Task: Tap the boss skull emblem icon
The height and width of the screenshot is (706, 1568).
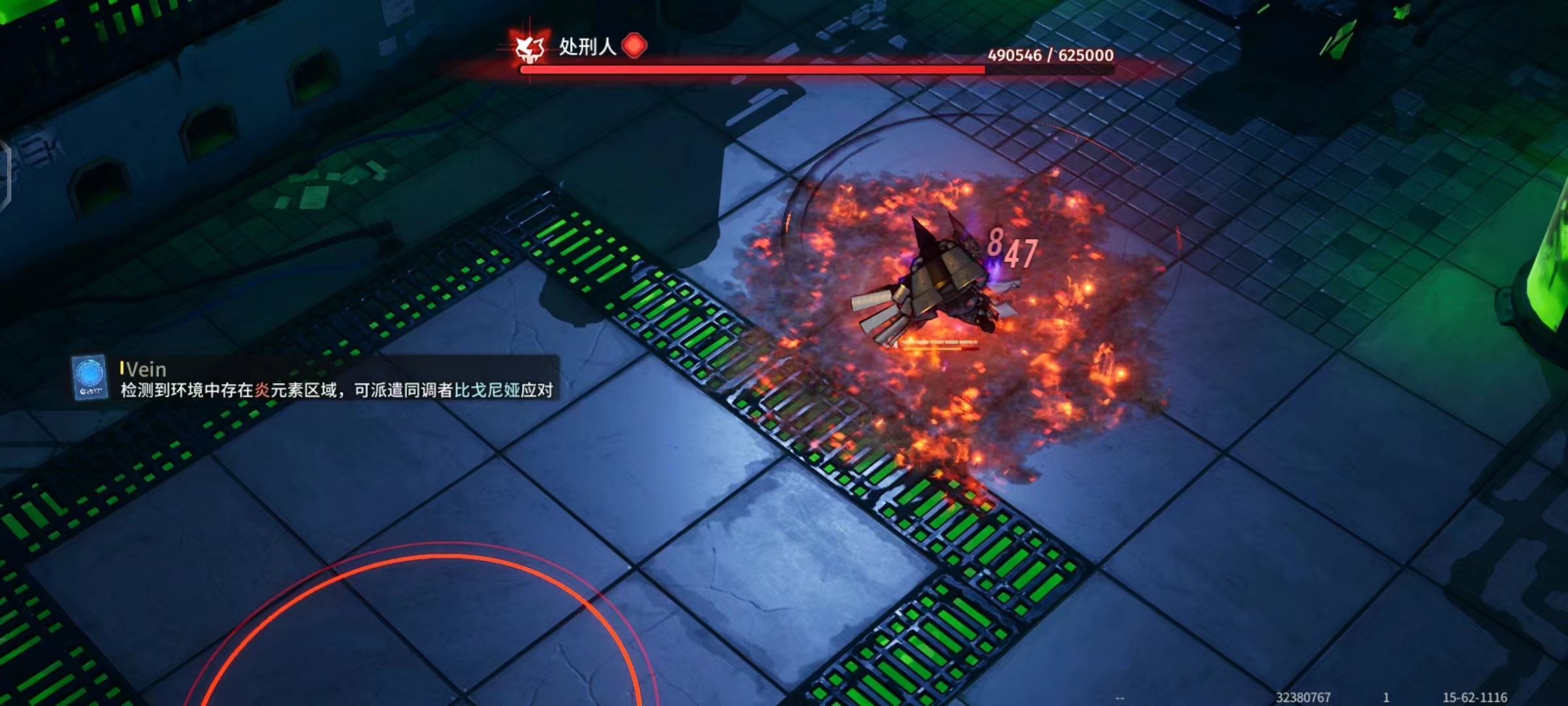Action: (x=529, y=48)
